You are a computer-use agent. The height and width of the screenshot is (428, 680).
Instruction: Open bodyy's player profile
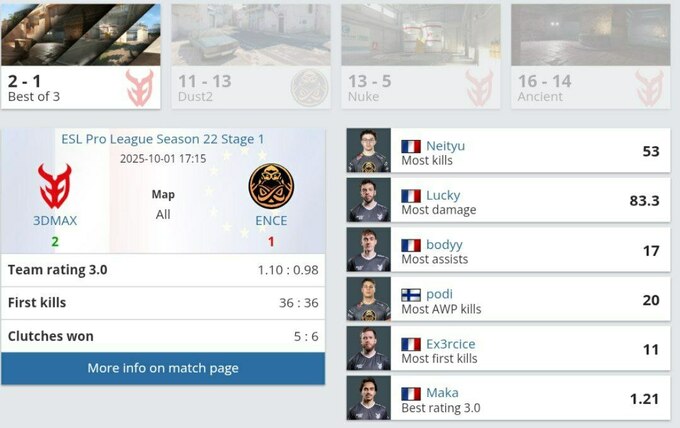(x=445, y=244)
